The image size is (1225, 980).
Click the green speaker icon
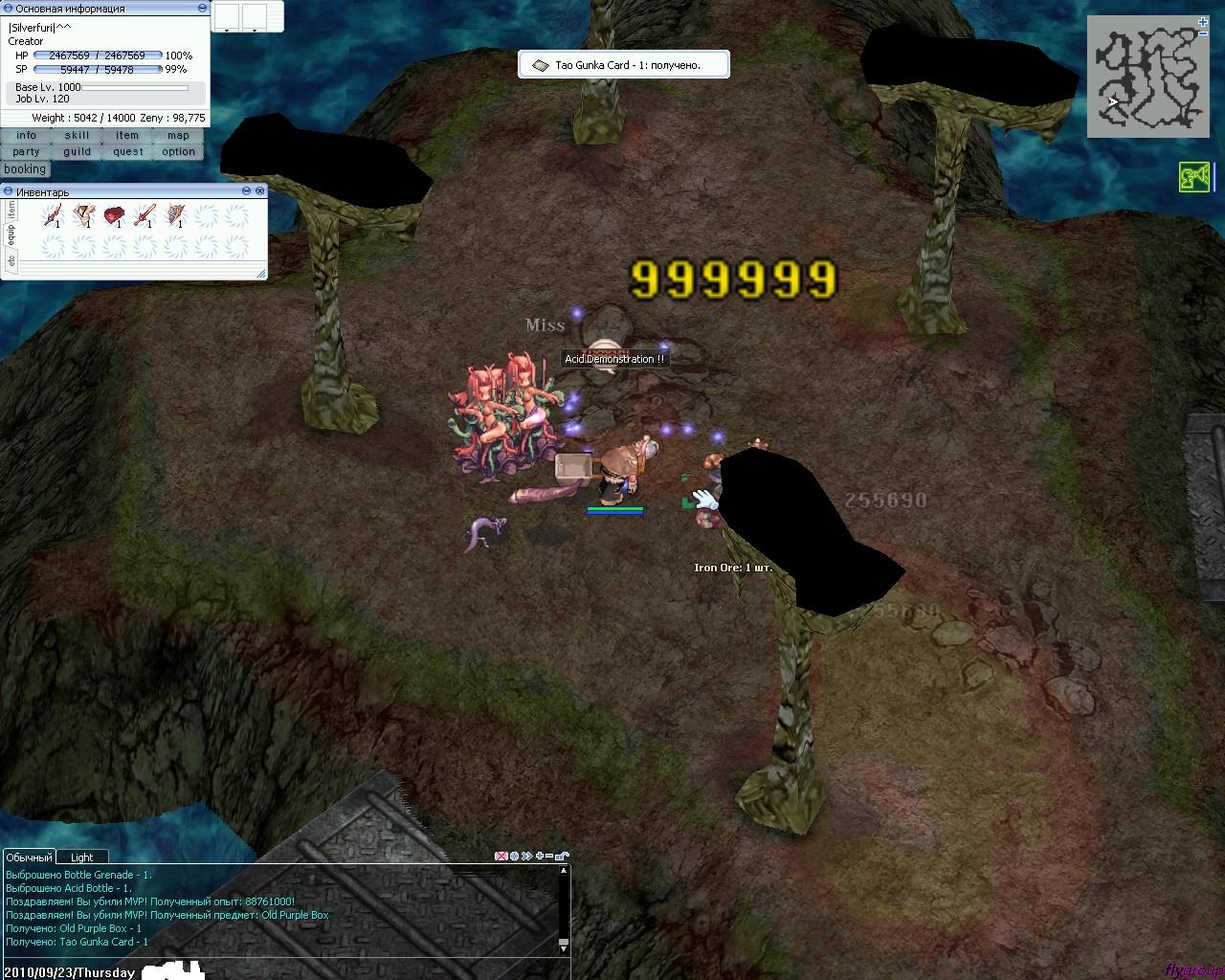point(1193,177)
